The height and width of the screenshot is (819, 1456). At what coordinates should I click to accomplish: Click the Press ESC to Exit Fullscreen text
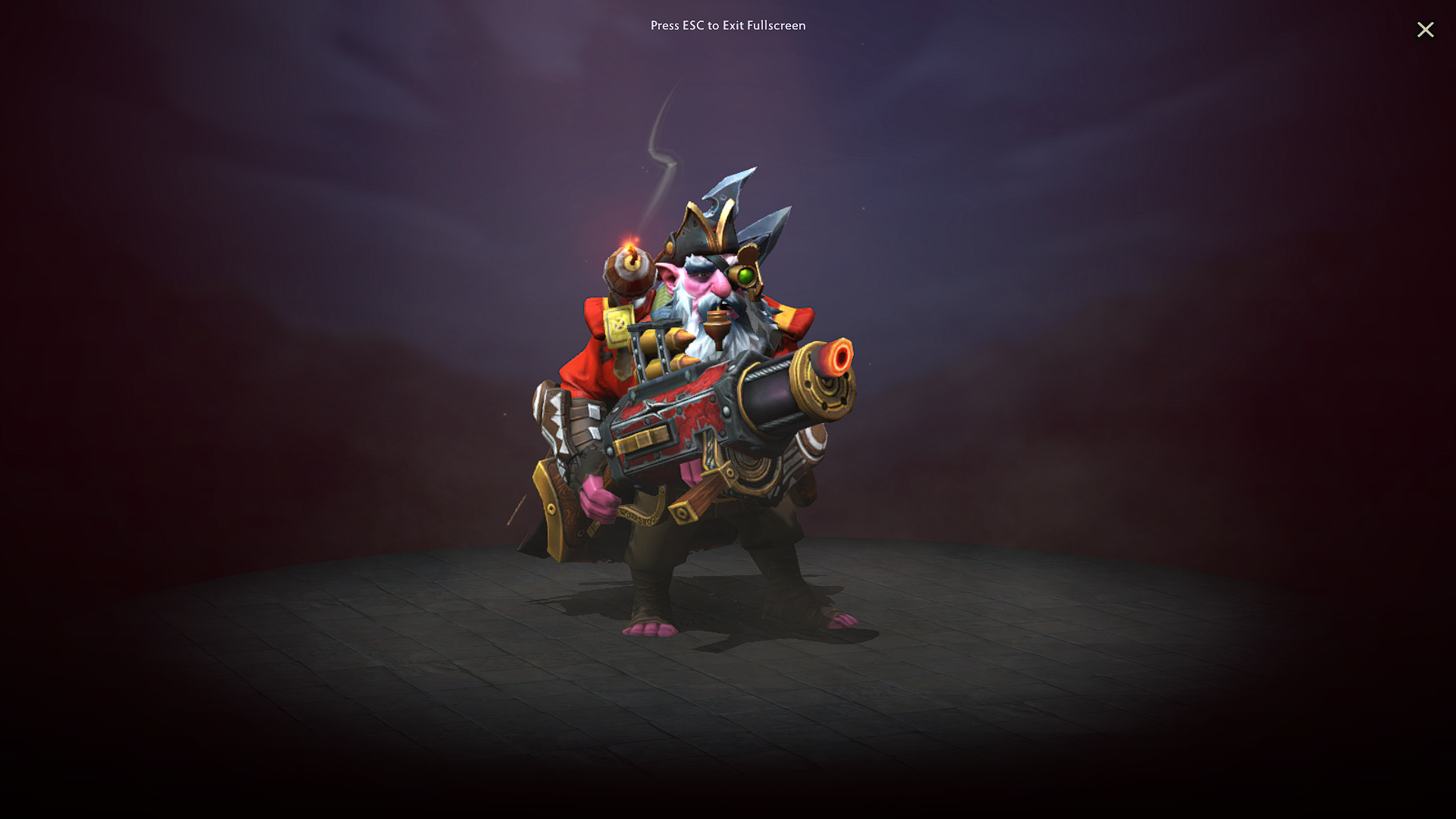point(726,26)
